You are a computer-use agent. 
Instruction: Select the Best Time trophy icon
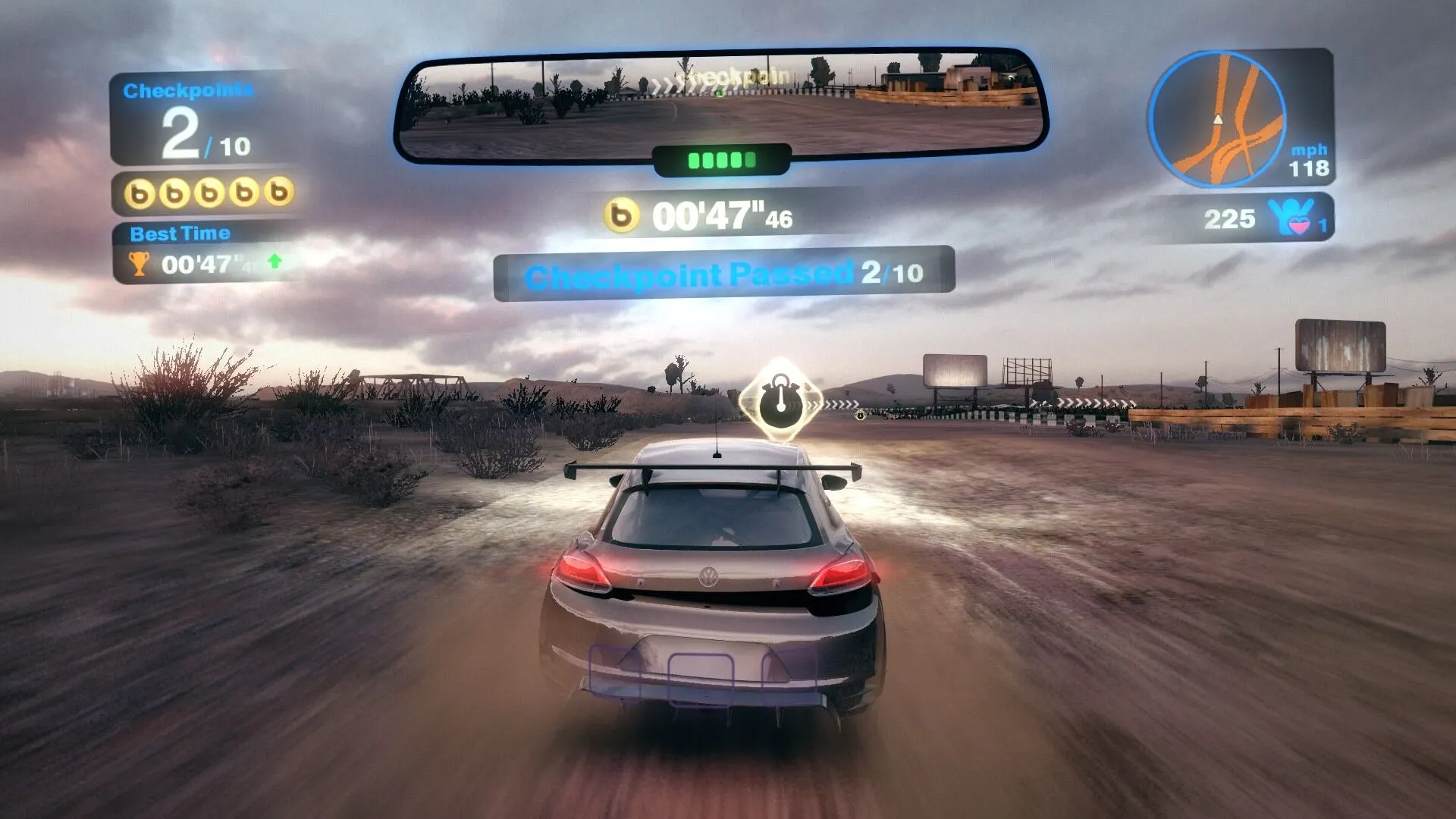[139, 264]
